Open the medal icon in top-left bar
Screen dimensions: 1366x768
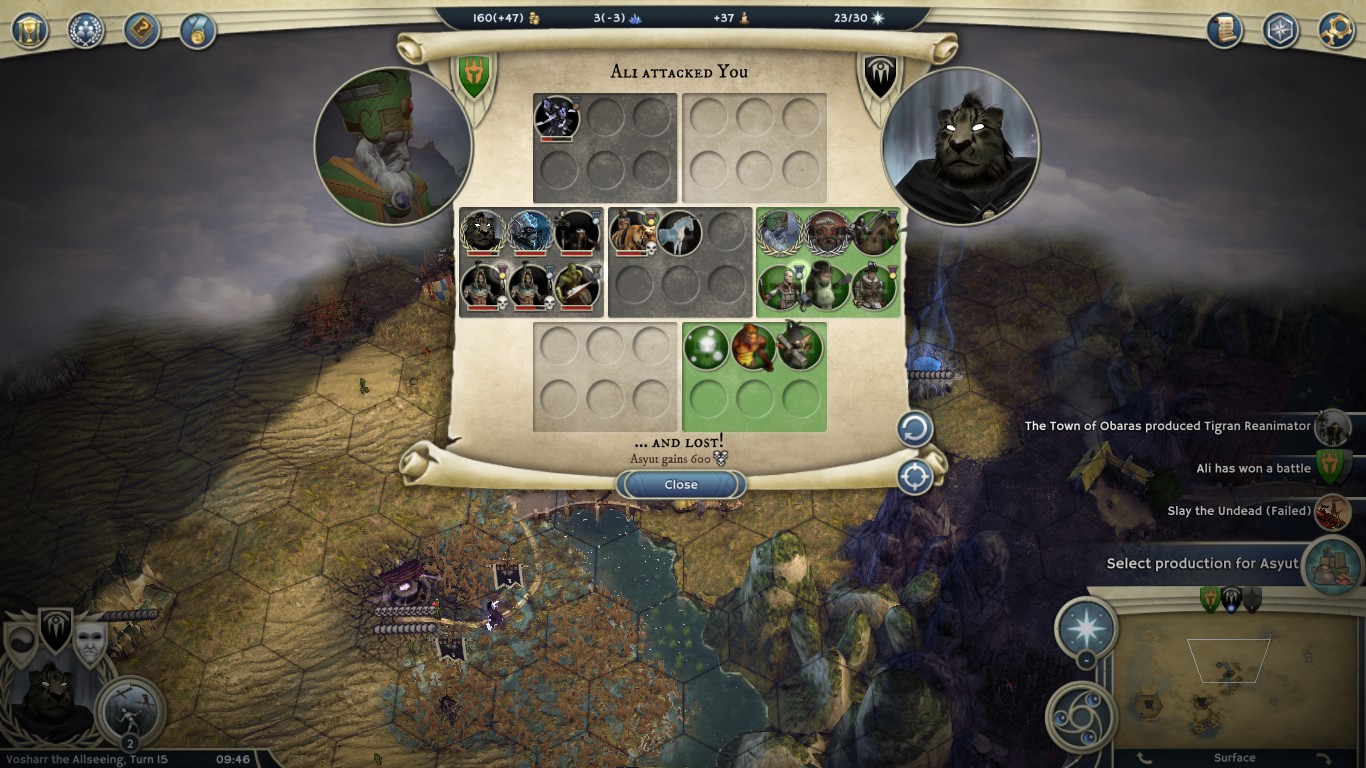pyautogui.click(x=198, y=29)
